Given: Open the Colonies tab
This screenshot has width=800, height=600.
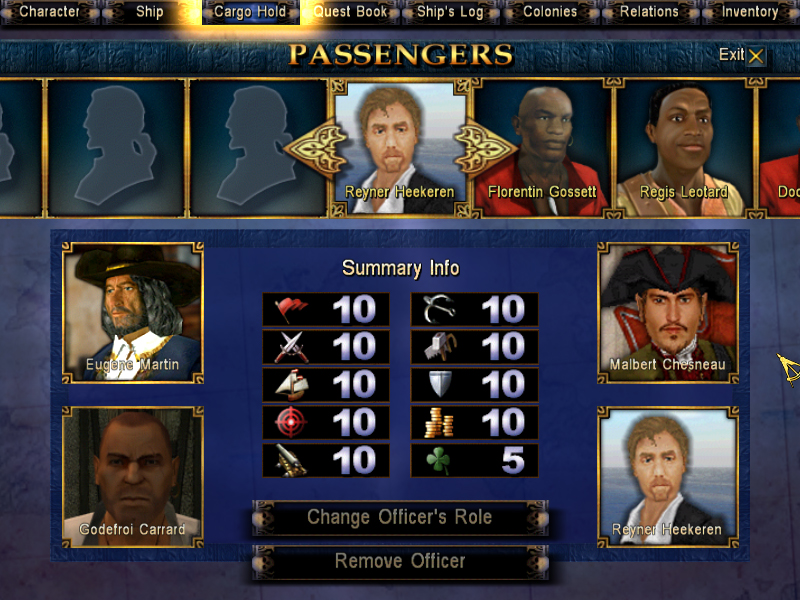Looking at the screenshot, I should [550, 12].
